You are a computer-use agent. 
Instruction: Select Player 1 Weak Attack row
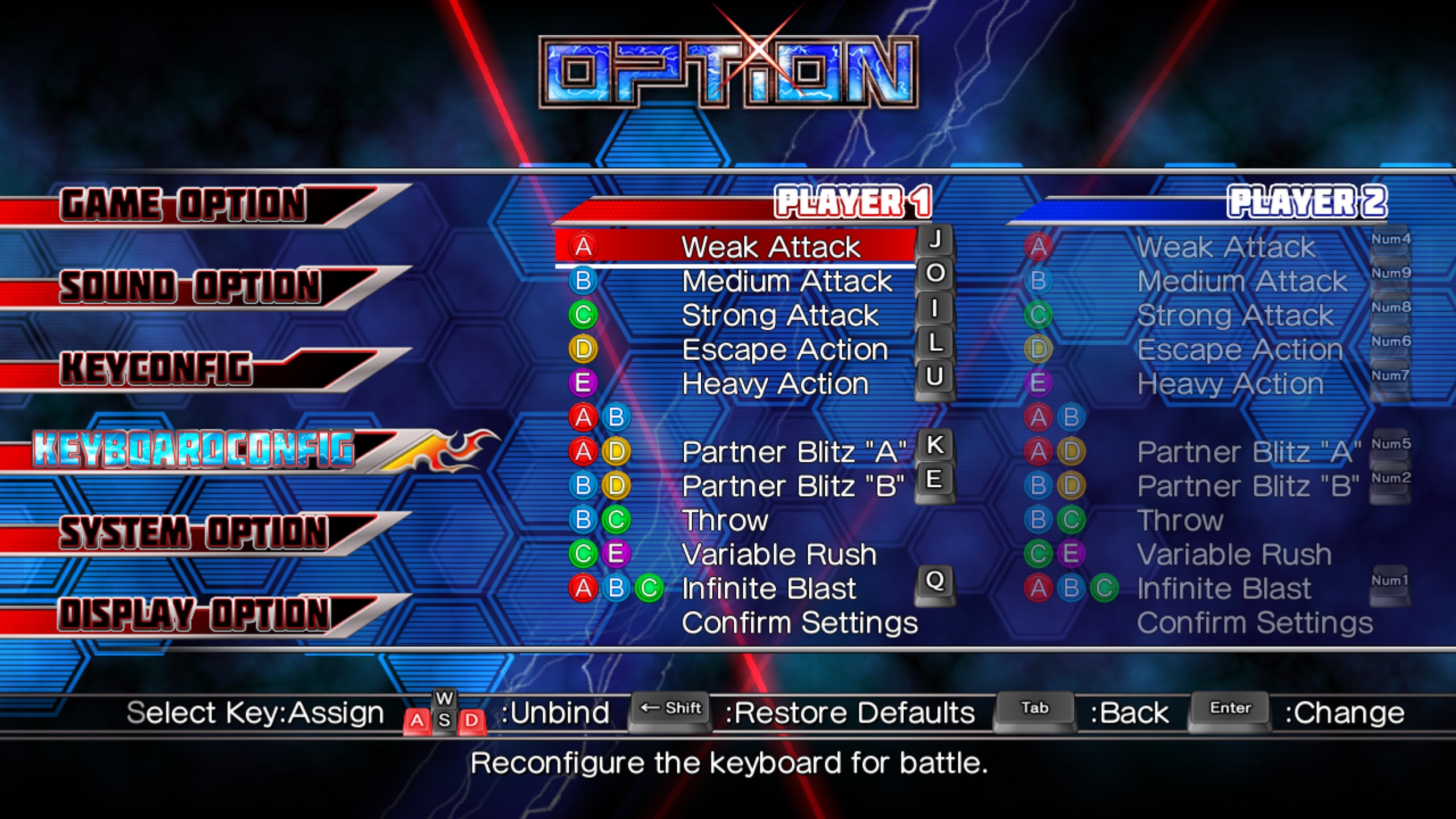pos(771,247)
